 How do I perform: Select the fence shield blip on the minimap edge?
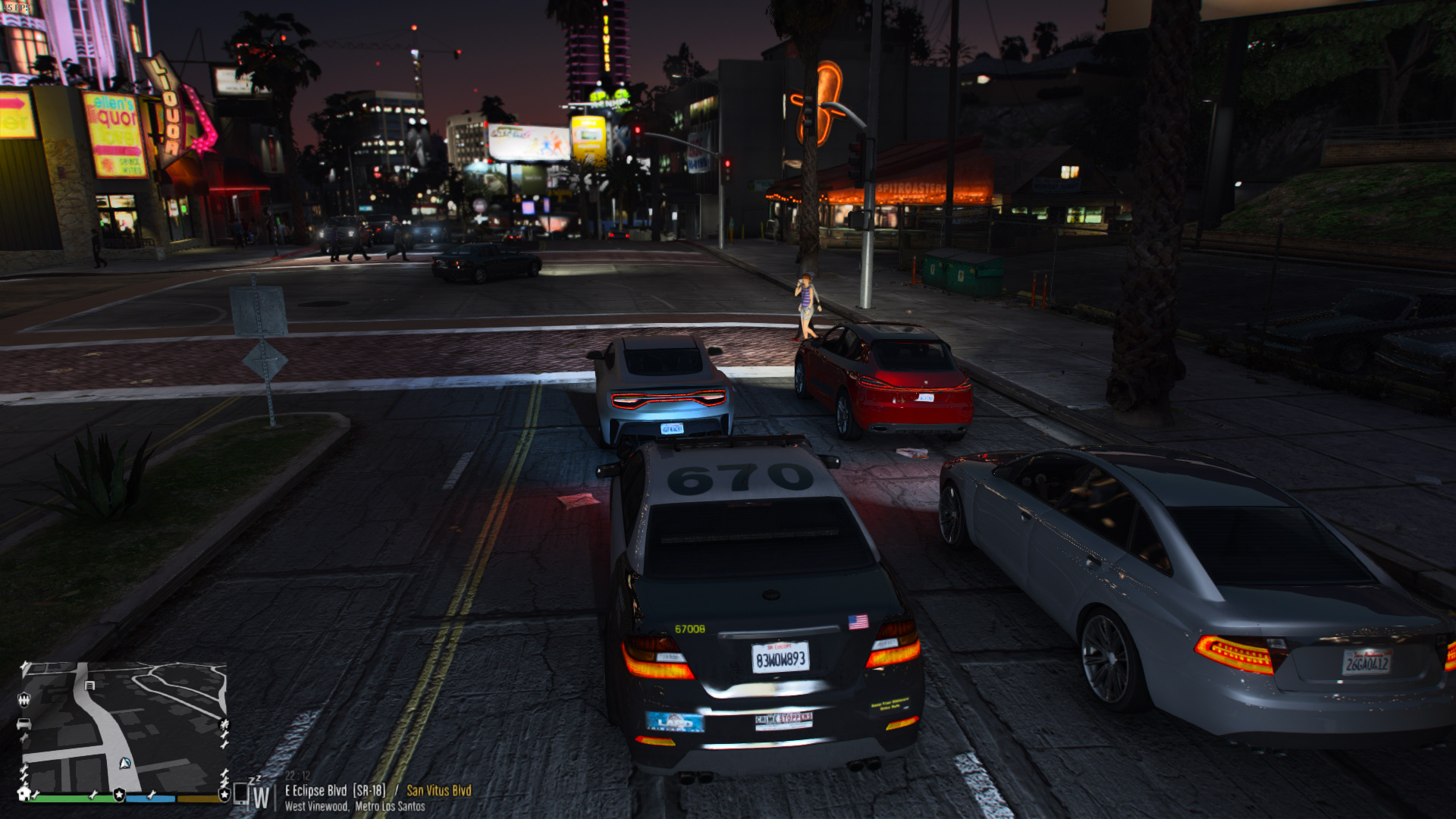coord(24,698)
